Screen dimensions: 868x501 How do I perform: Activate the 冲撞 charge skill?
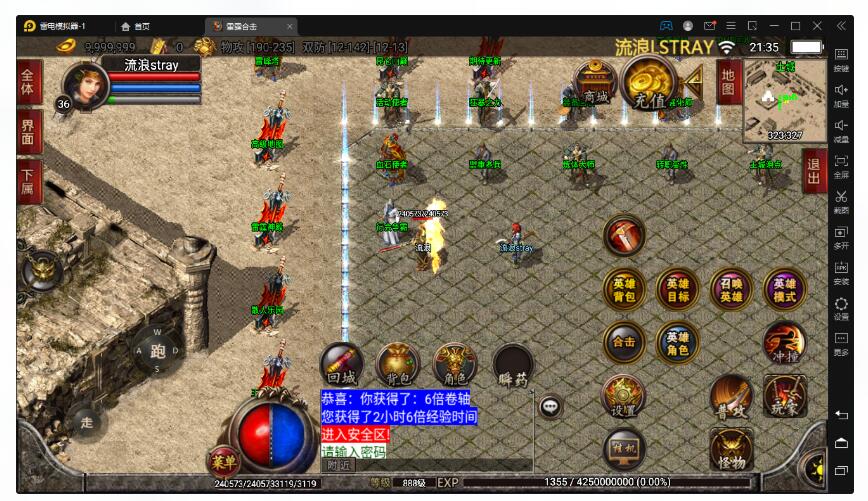tap(784, 343)
